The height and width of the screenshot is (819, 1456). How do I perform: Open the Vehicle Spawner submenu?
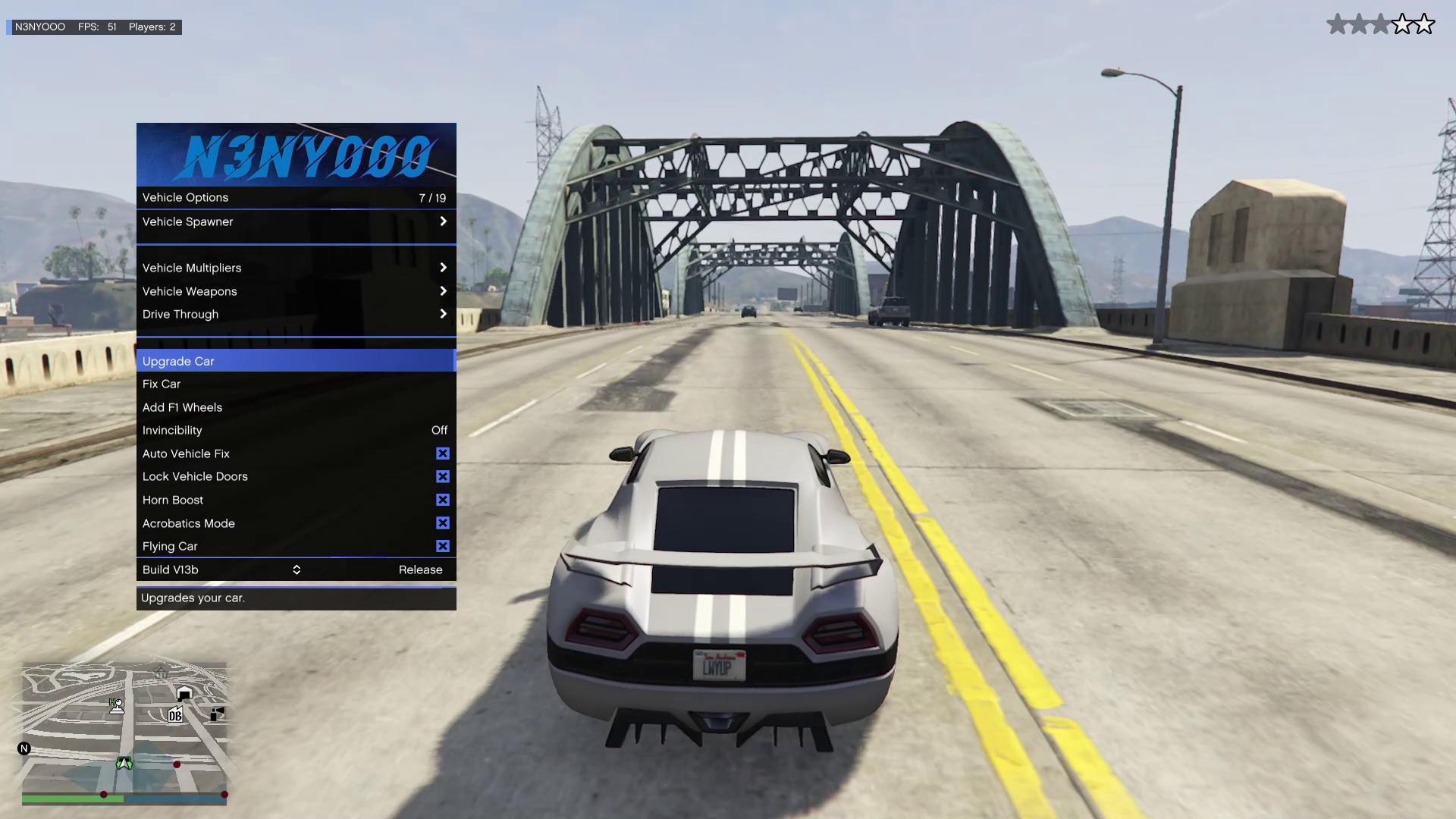296,221
